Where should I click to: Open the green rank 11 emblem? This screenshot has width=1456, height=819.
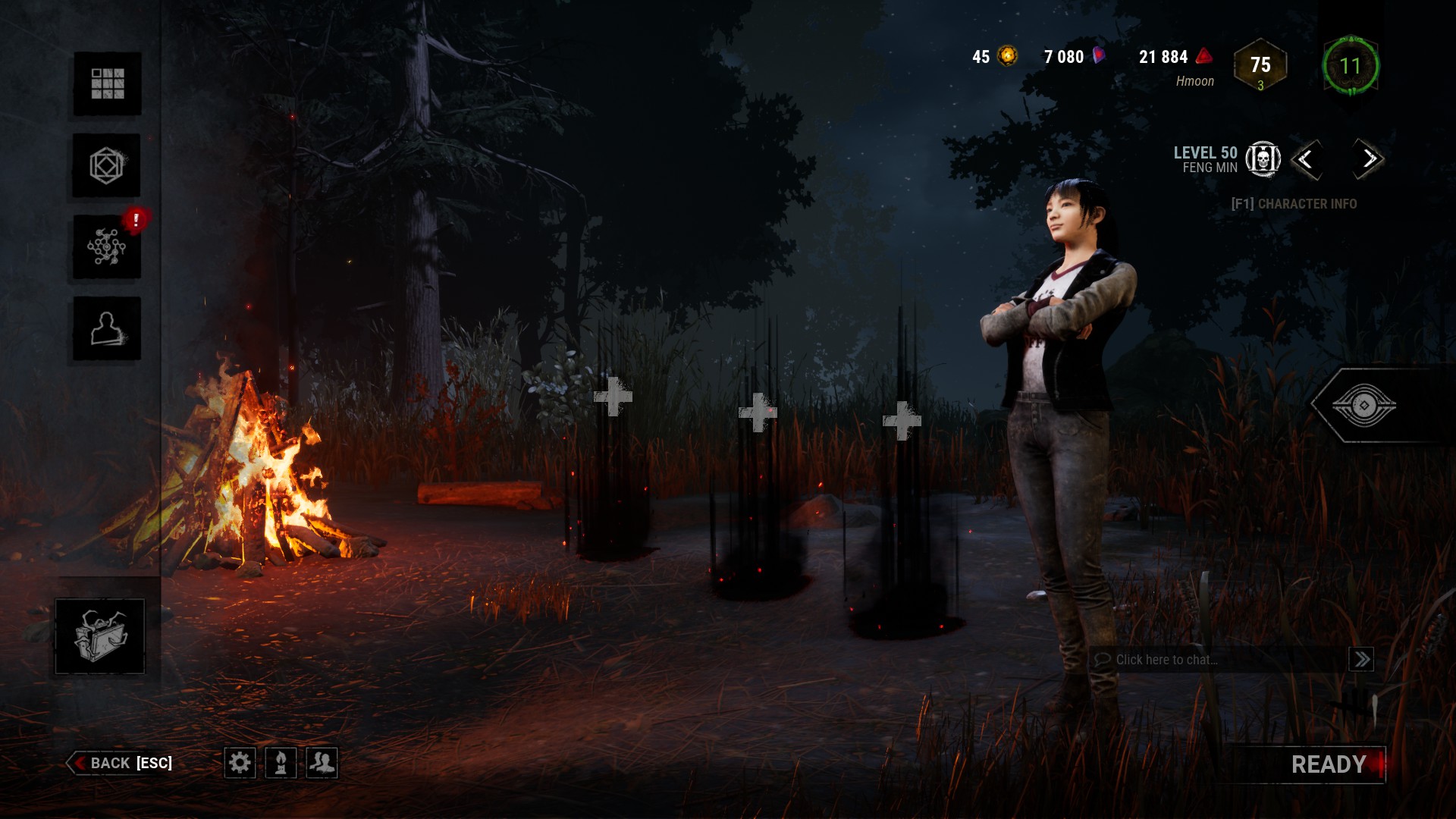(1350, 66)
